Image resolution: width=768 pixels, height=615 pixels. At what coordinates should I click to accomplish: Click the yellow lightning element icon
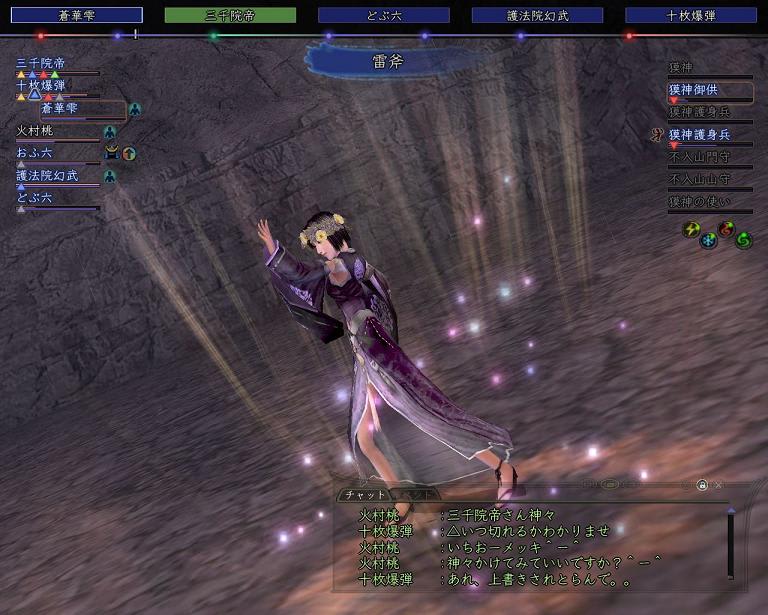691,229
